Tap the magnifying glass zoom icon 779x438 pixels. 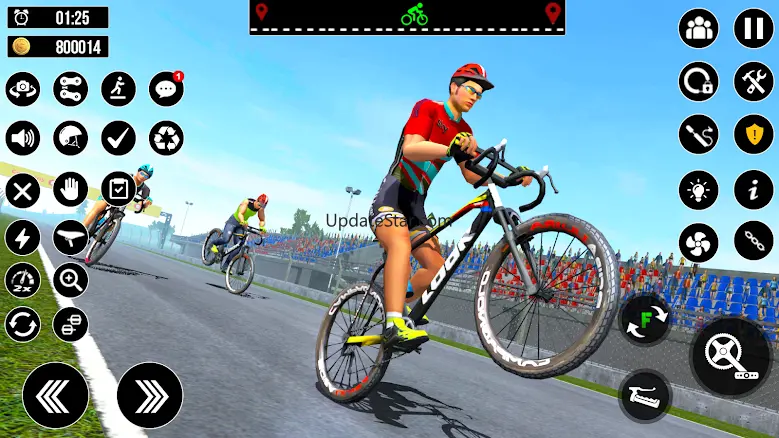coord(70,280)
